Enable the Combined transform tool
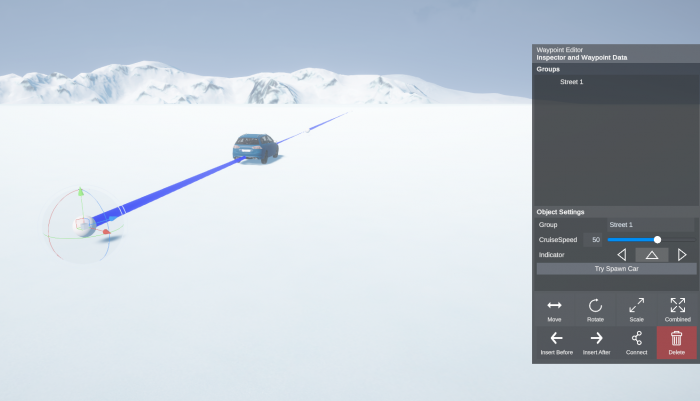Viewport: 700px width, 401px height. [x=677, y=309]
